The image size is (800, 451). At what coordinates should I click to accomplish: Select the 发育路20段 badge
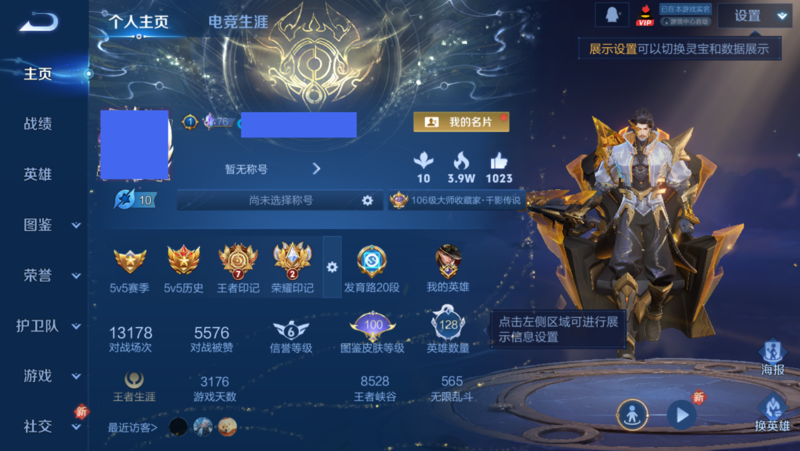coord(371,267)
